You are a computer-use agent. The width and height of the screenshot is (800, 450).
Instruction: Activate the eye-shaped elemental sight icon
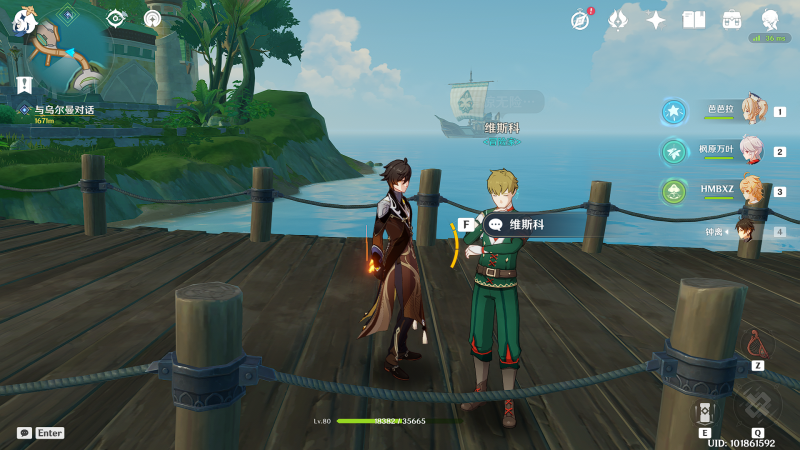[x=116, y=18]
